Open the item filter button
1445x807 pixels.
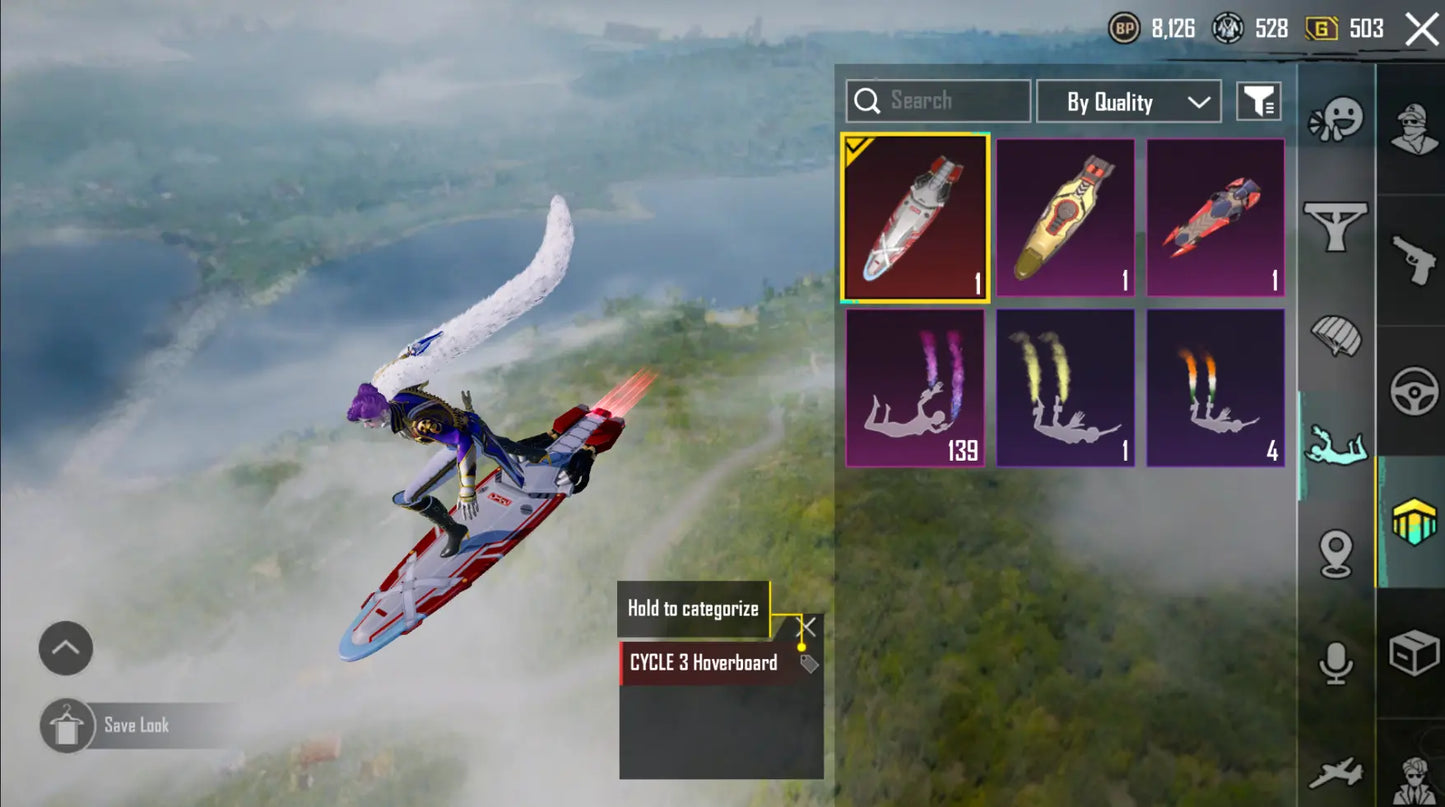click(1259, 101)
